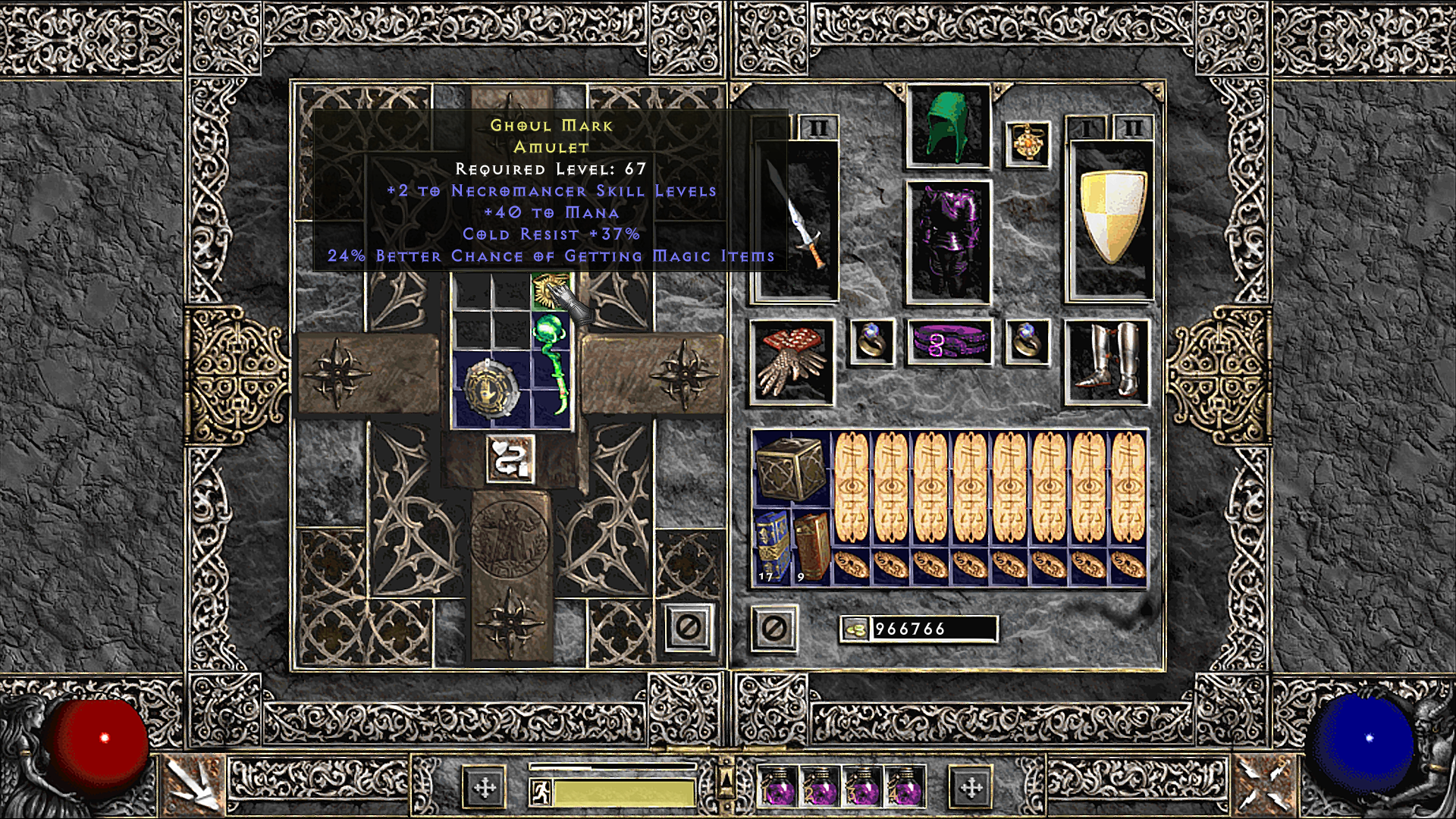Close the Horadric Cube panel
Image resolution: width=1456 pixels, height=819 pixels.
[x=690, y=628]
